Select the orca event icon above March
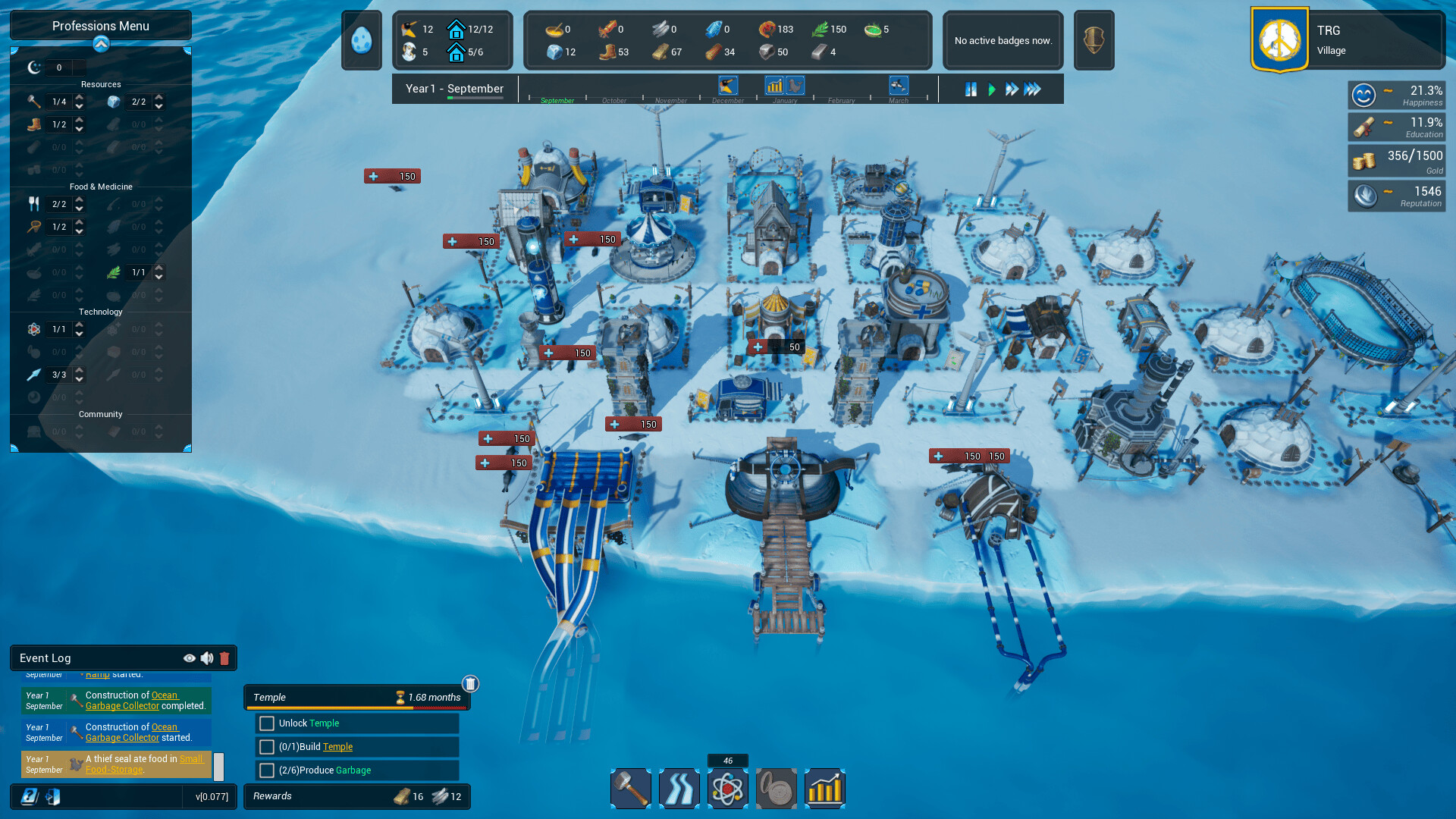Viewport: 1456px width, 819px height. [898, 85]
